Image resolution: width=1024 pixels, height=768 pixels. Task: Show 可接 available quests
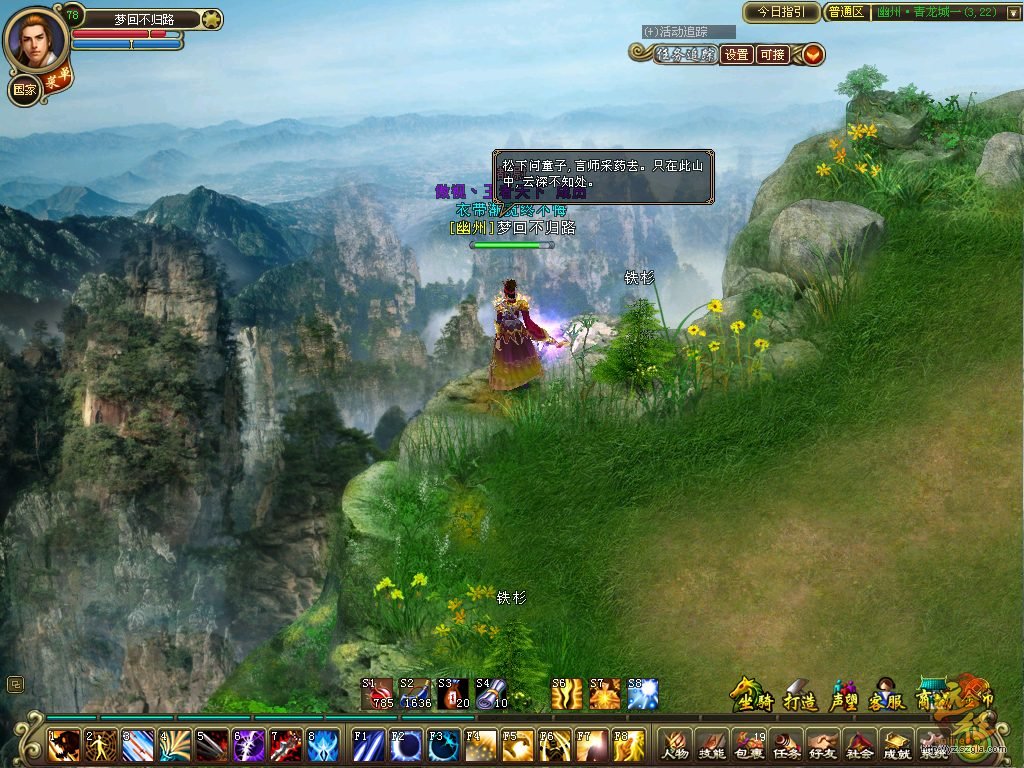tap(771, 55)
